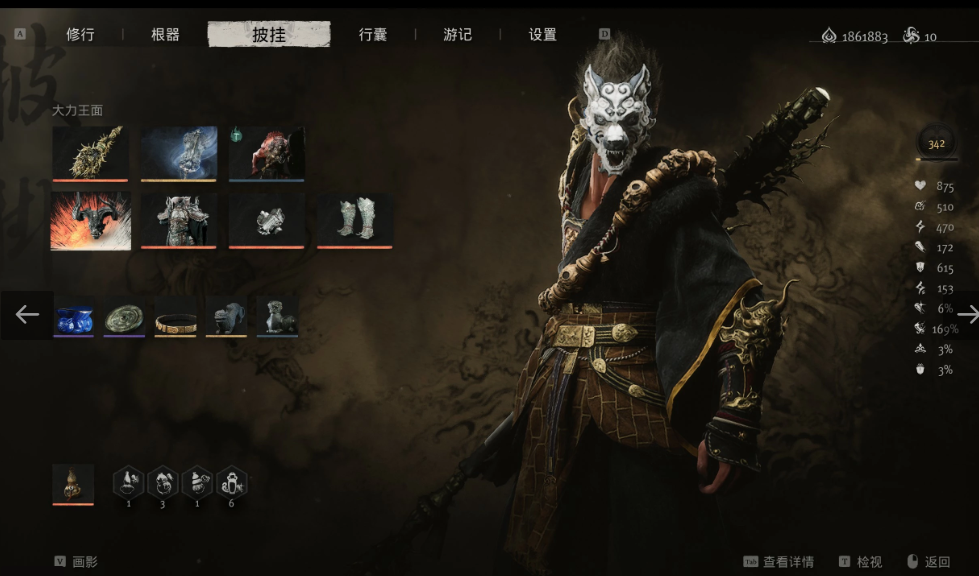Viewport: 979px width, 576px height.
Task: Select the blue porcelain vessel slot
Action: click(73, 316)
